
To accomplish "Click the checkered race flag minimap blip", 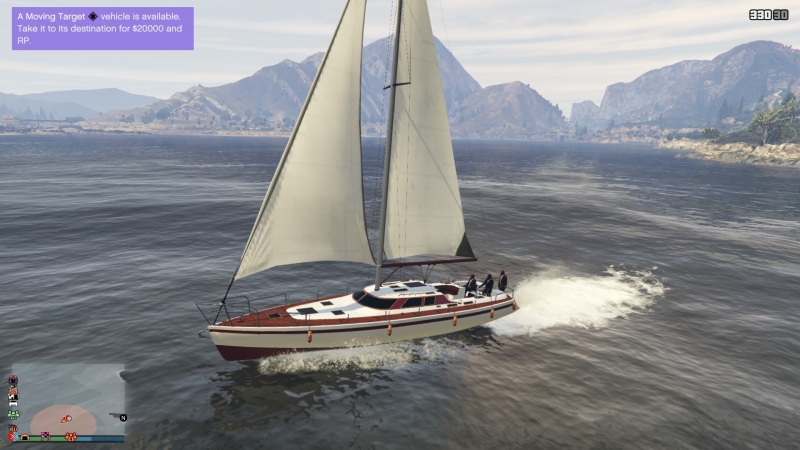I will pyautogui.click(x=45, y=436).
